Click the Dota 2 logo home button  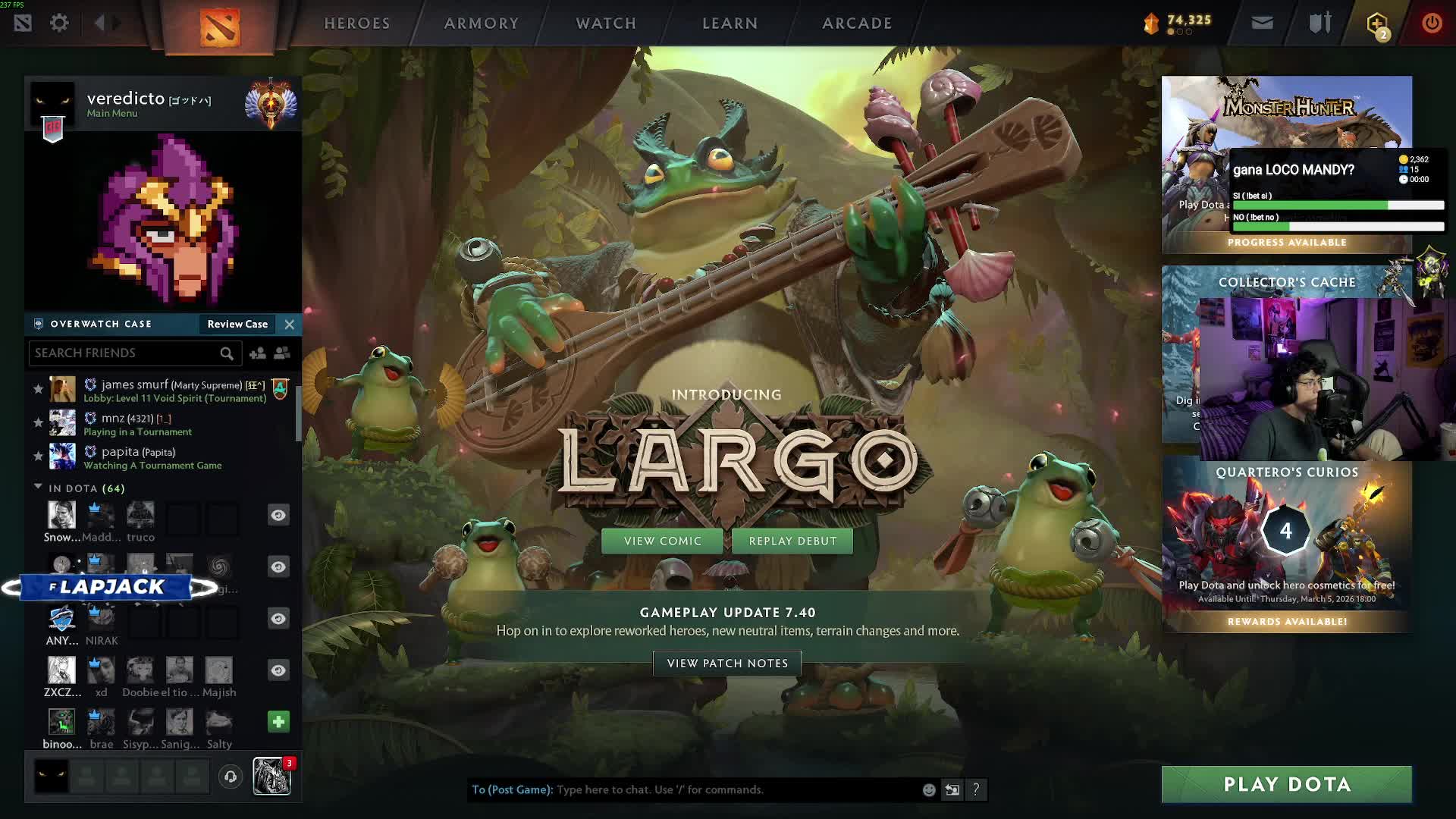pos(220,27)
